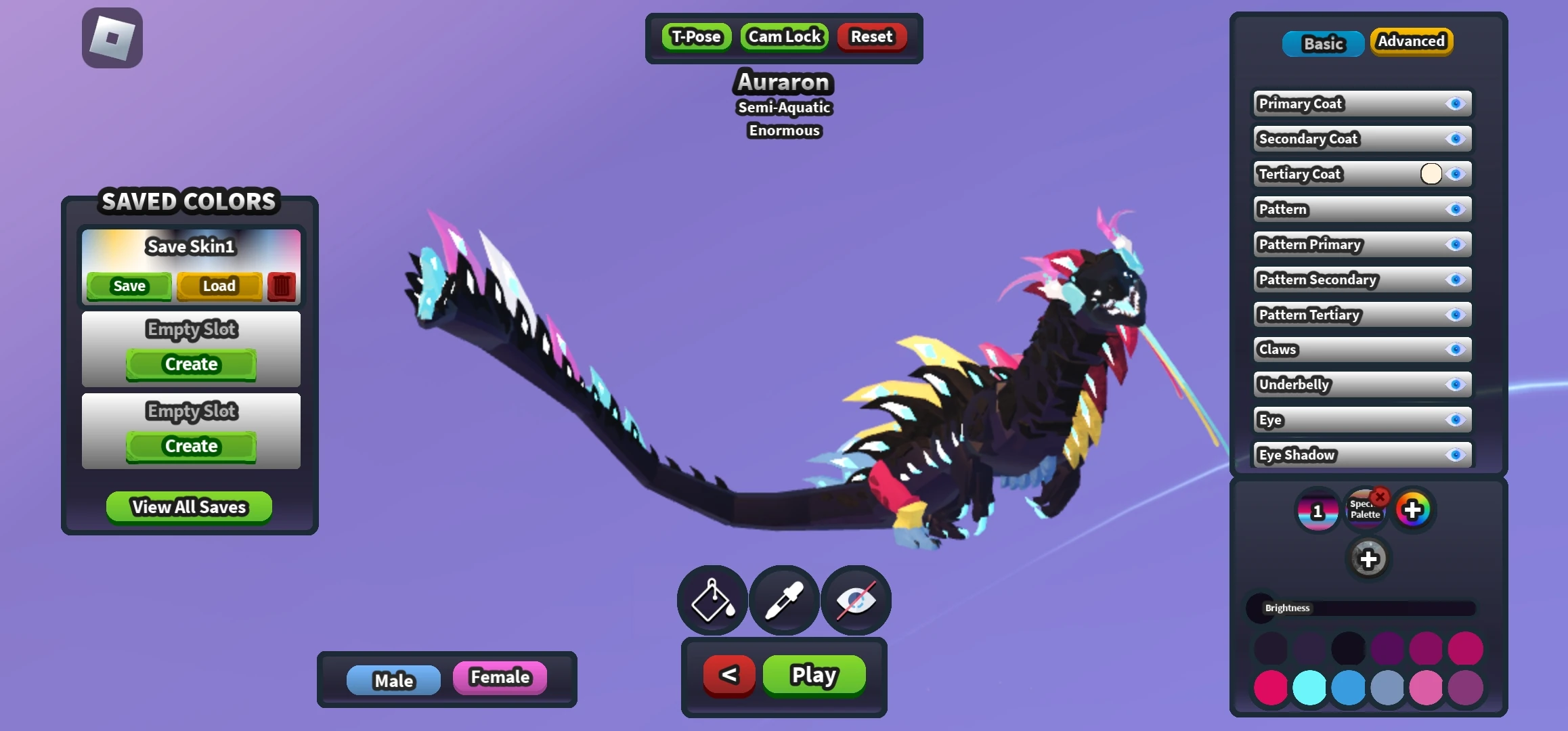Open the rainbow add-palette icon
This screenshot has height=731, width=1568.
tap(1414, 509)
